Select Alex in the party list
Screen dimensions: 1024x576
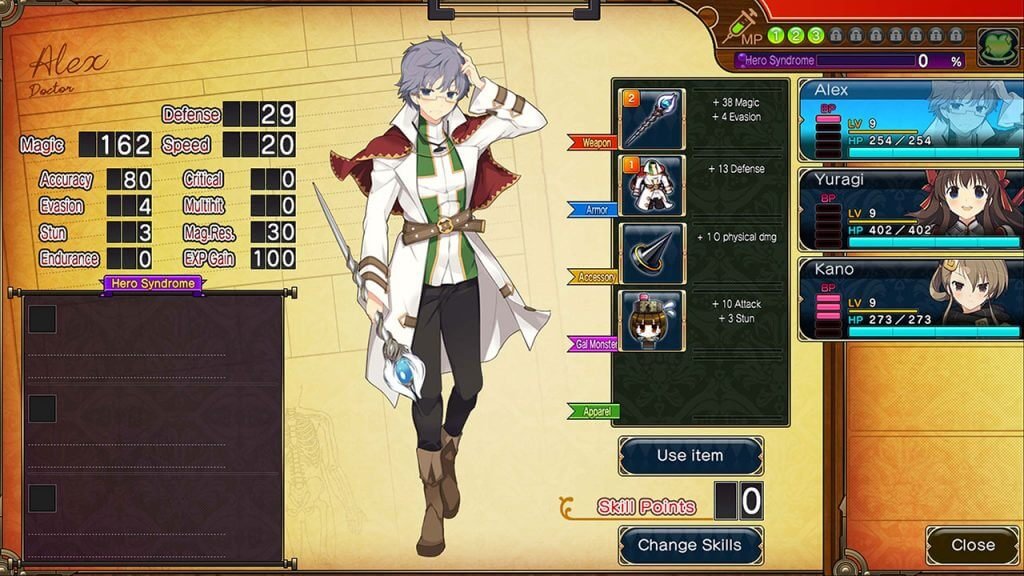point(910,120)
